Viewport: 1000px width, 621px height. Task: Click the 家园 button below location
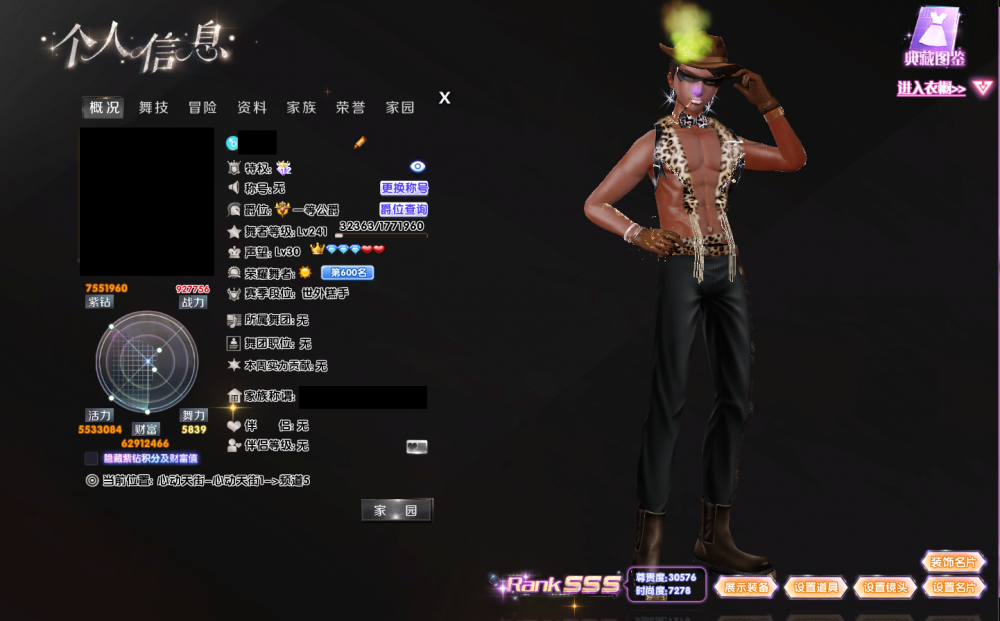(396, 511)
